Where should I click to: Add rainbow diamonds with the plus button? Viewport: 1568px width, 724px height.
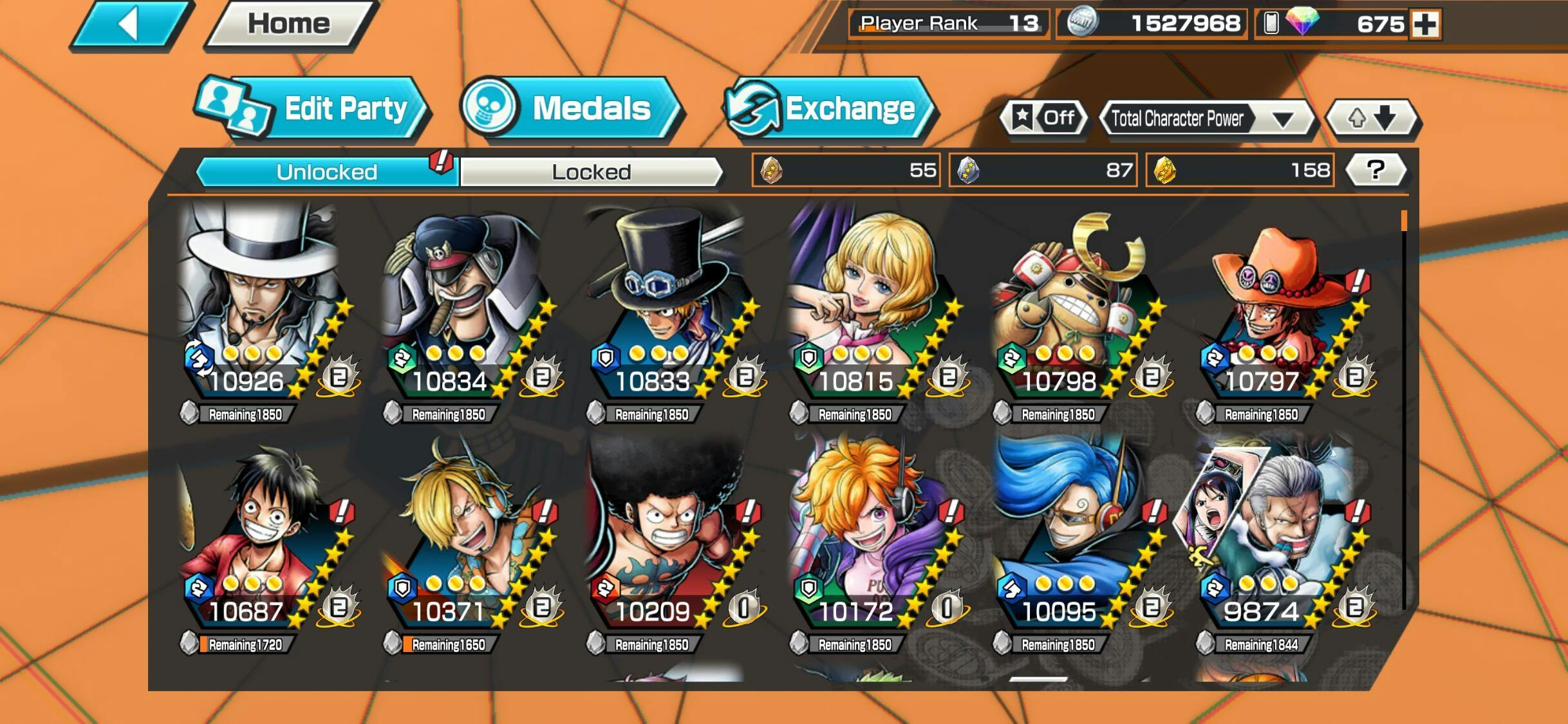pyautogui.click(x=1425, y=24)
